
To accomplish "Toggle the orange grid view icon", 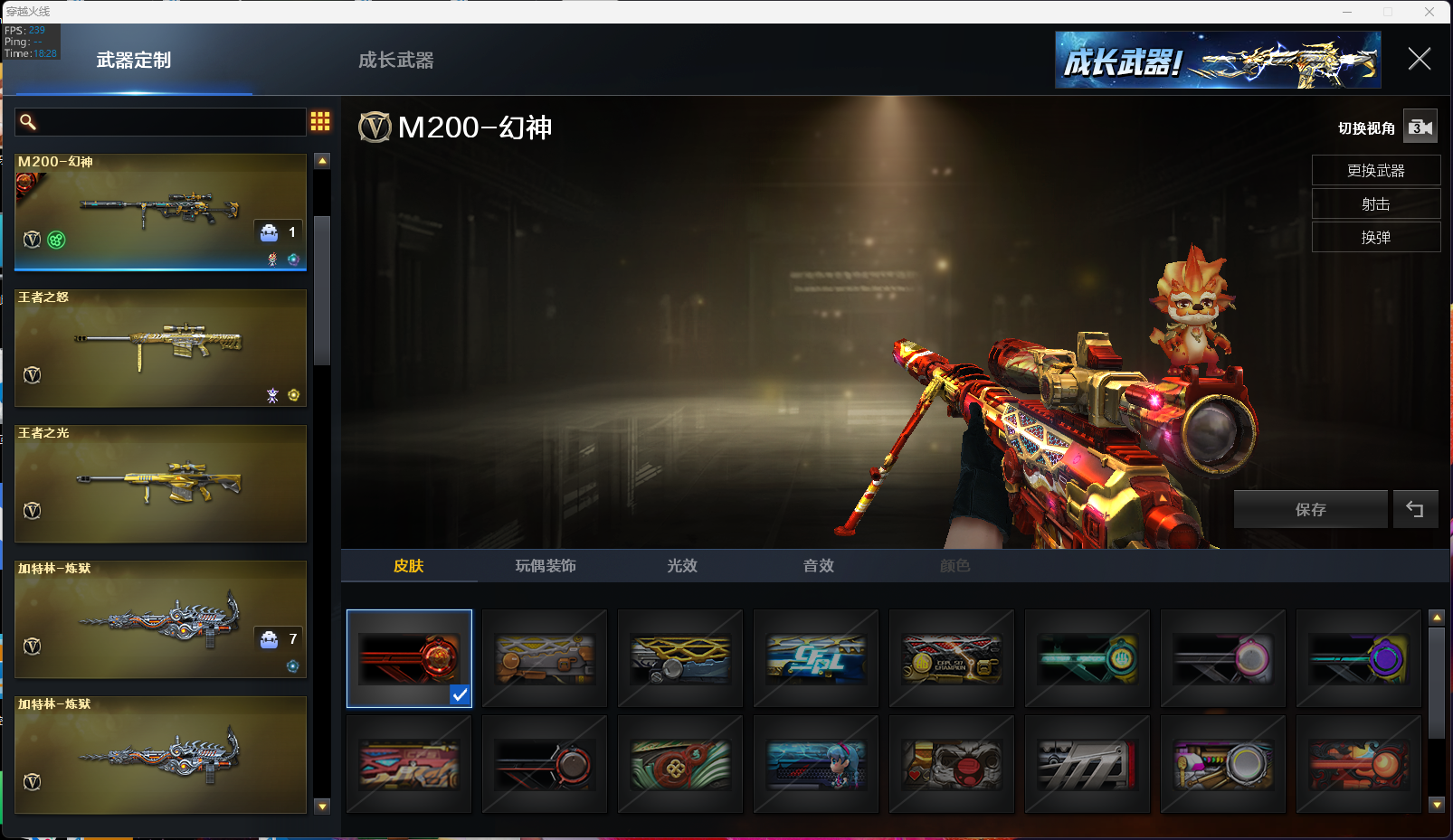I will [x=320, y=121].
